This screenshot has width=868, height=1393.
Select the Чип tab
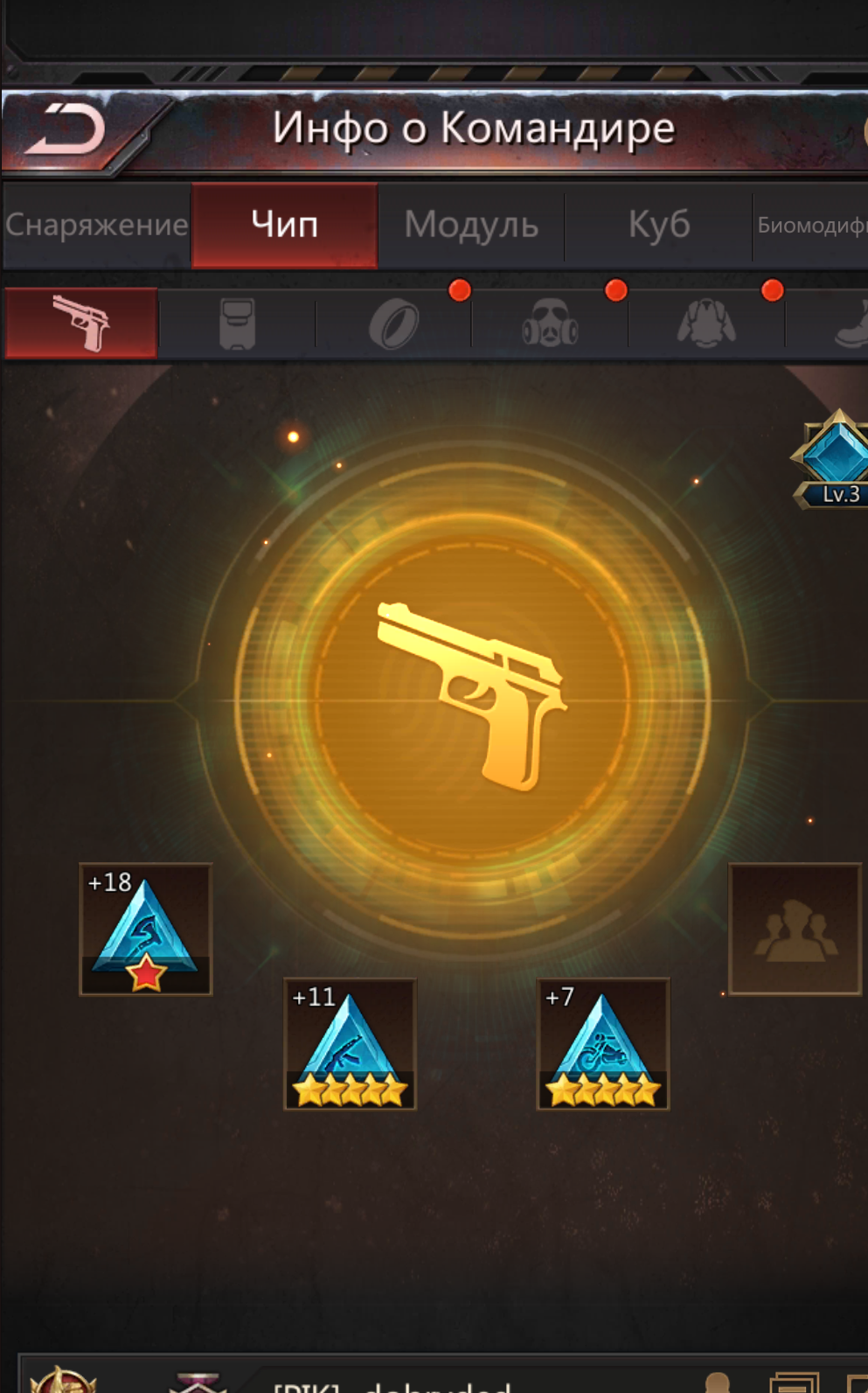coord(285,225)
